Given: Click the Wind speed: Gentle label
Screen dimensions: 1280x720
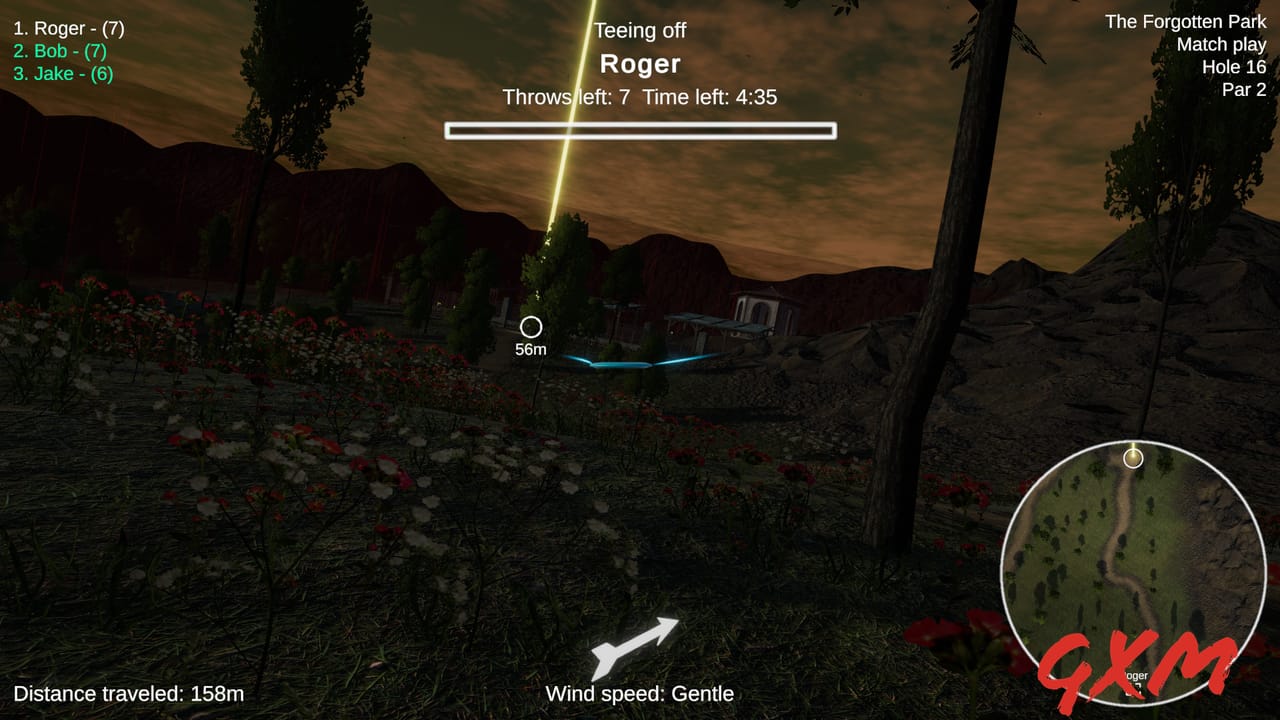Looking at the screenshot, I should (639, 692).
